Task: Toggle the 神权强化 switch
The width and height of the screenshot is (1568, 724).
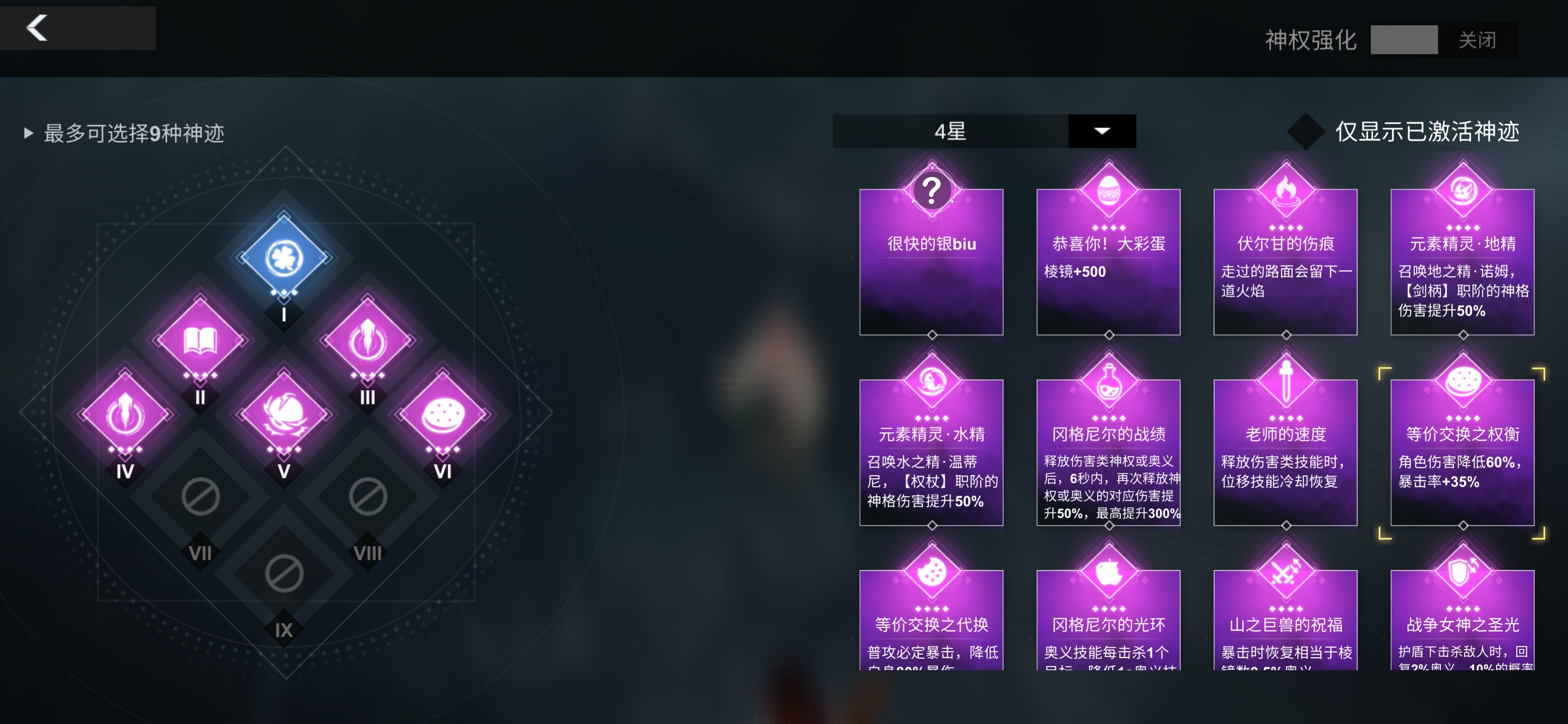Action: pyautogui.click(x=1404, y=41)
